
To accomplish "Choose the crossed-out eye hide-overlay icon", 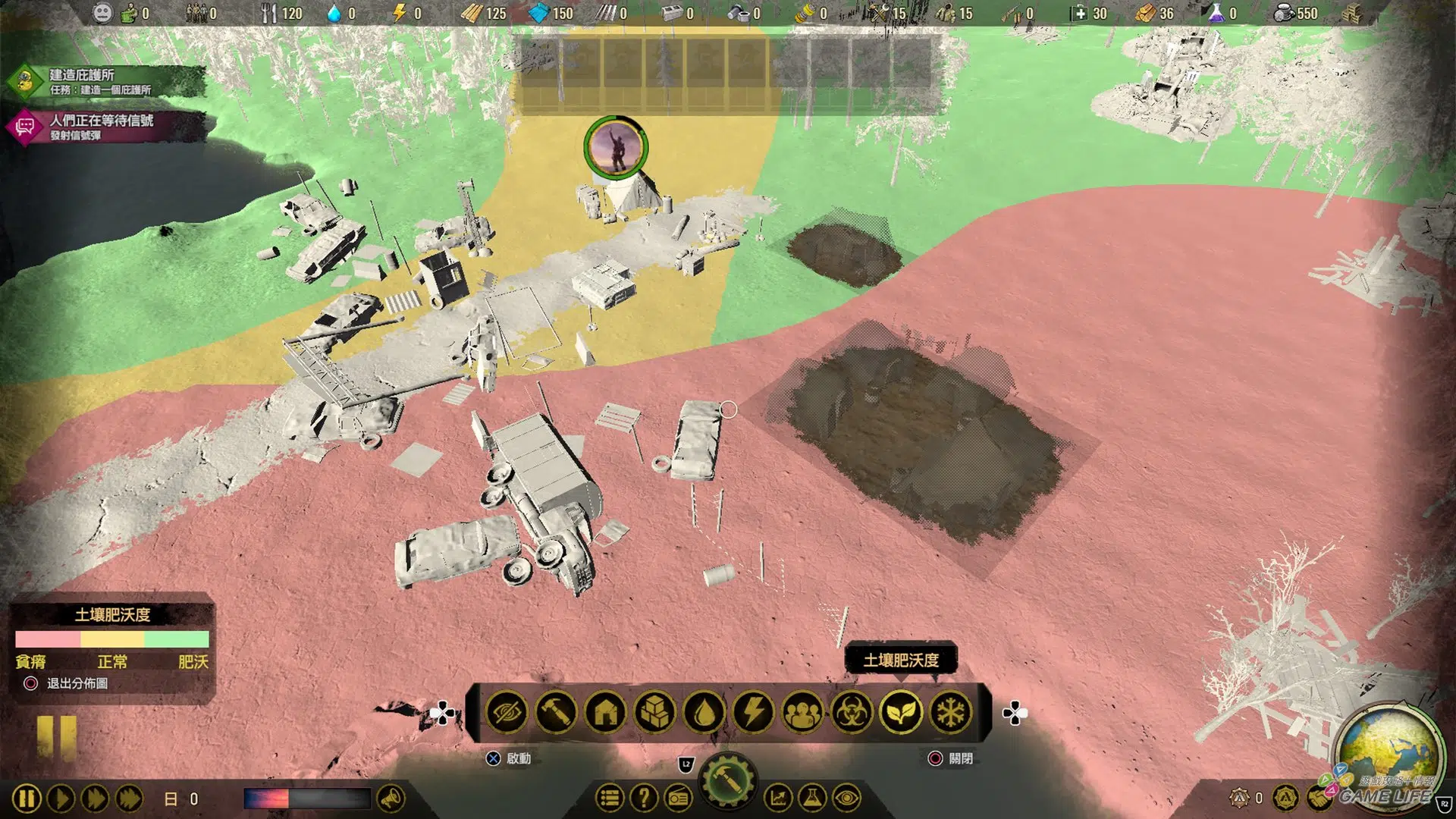I will point(507,713).
